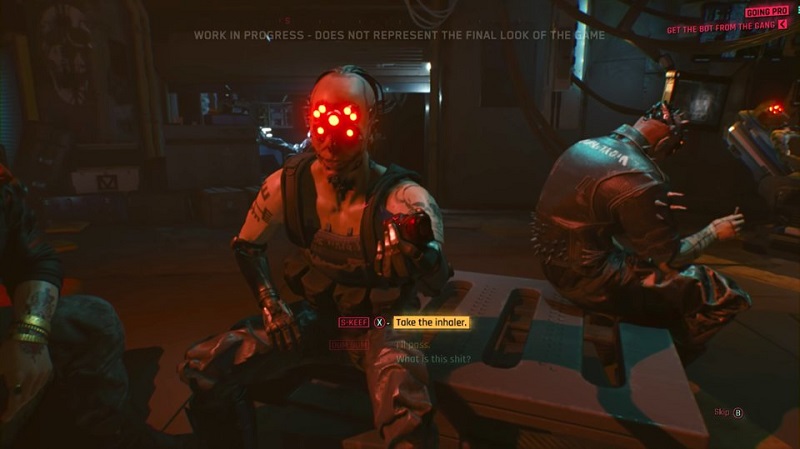Image resolution: width=800 pixels, height=449 pixels.
Task: Click the "Get the bot from the gang" objective
Action: tap(720, 26)
